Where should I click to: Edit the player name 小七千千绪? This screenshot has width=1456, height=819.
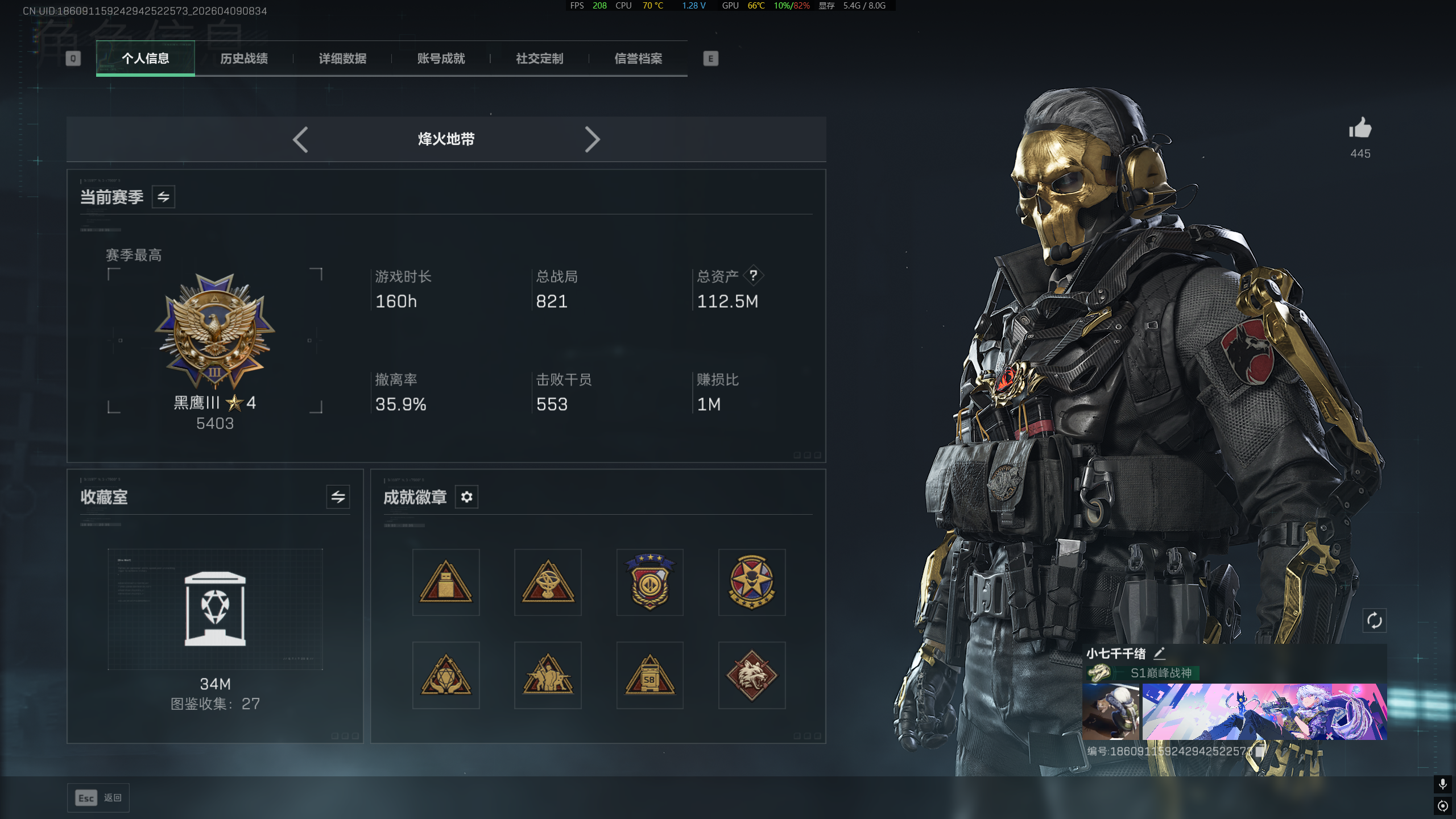1160,653
